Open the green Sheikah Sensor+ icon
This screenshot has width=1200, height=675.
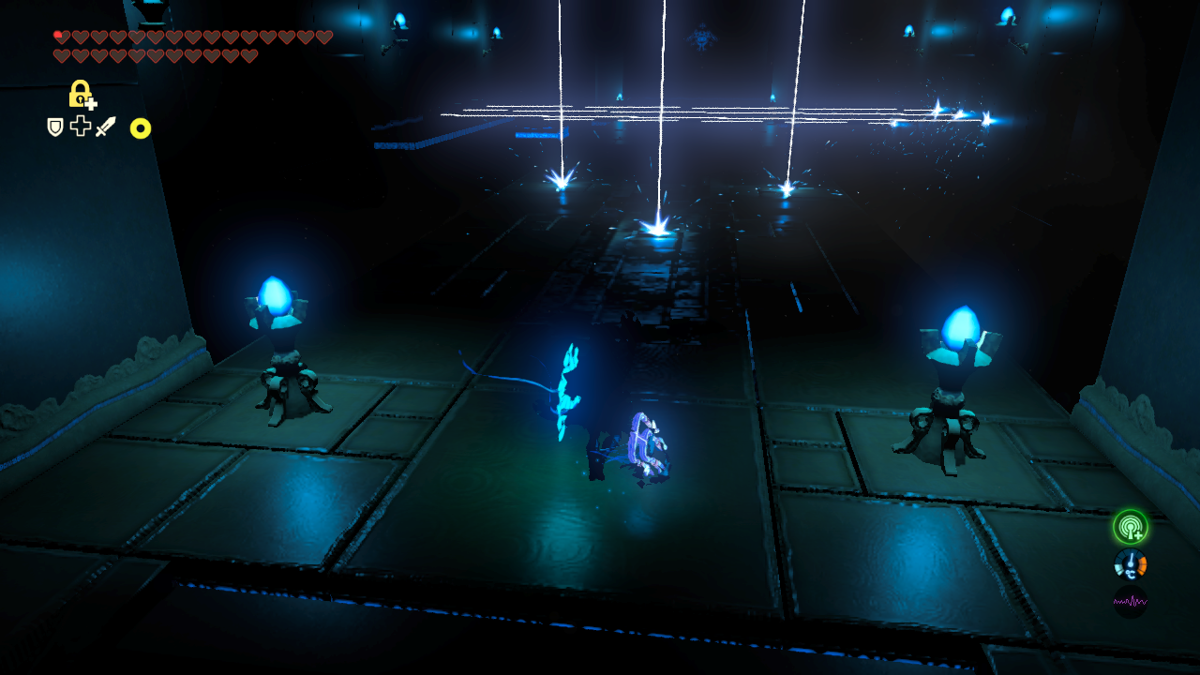[1130, 526]
